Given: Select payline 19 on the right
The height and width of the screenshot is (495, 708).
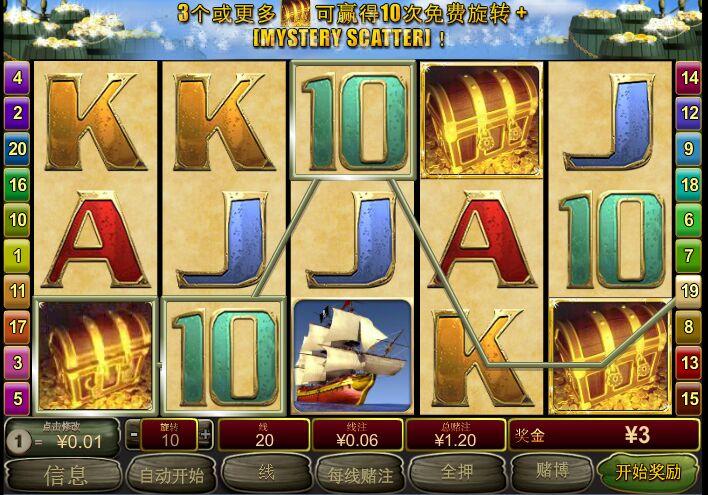Looking at the screenshot, I should [689, 291].
